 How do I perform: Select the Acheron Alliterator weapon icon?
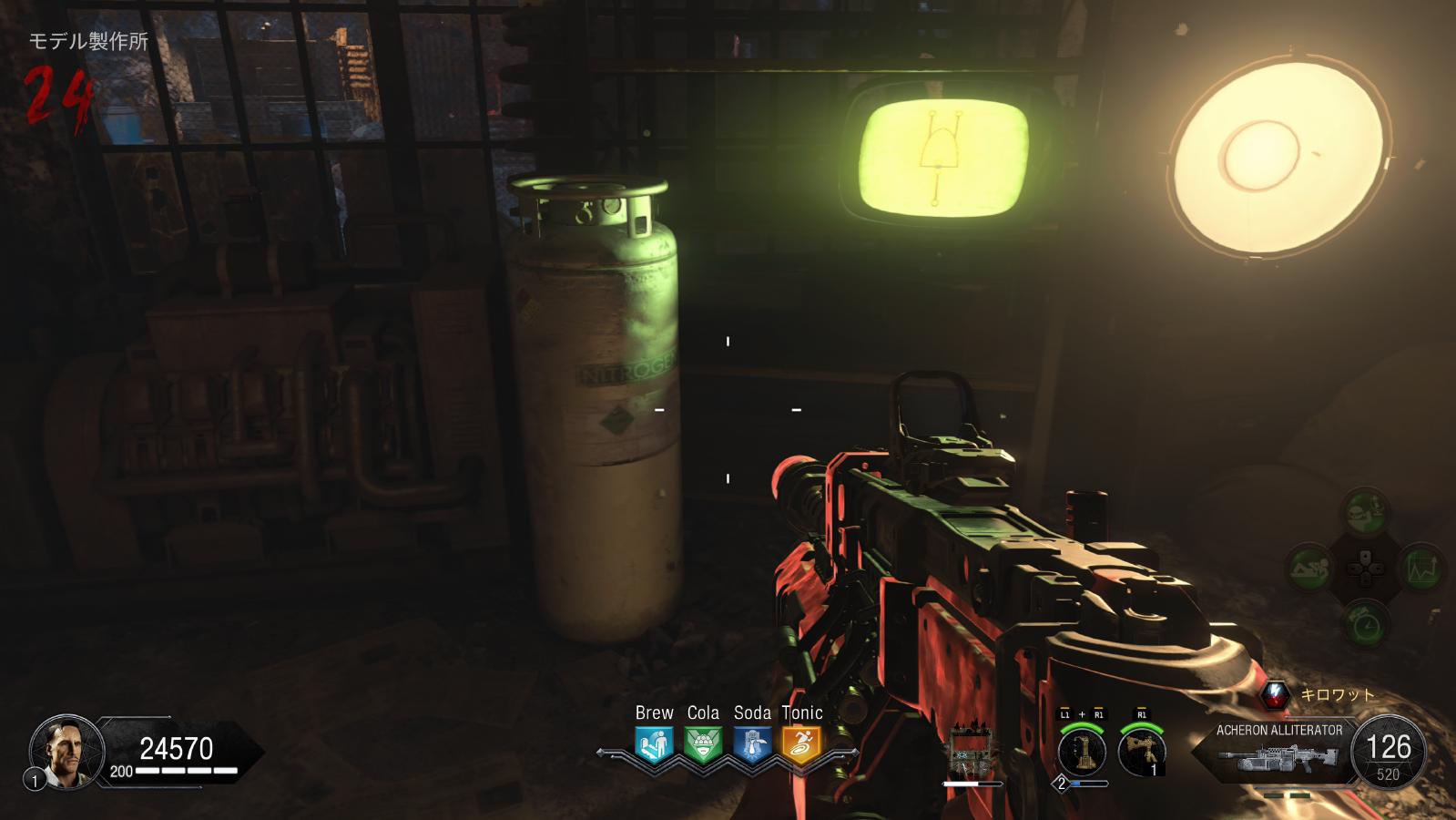[1281, 760]
